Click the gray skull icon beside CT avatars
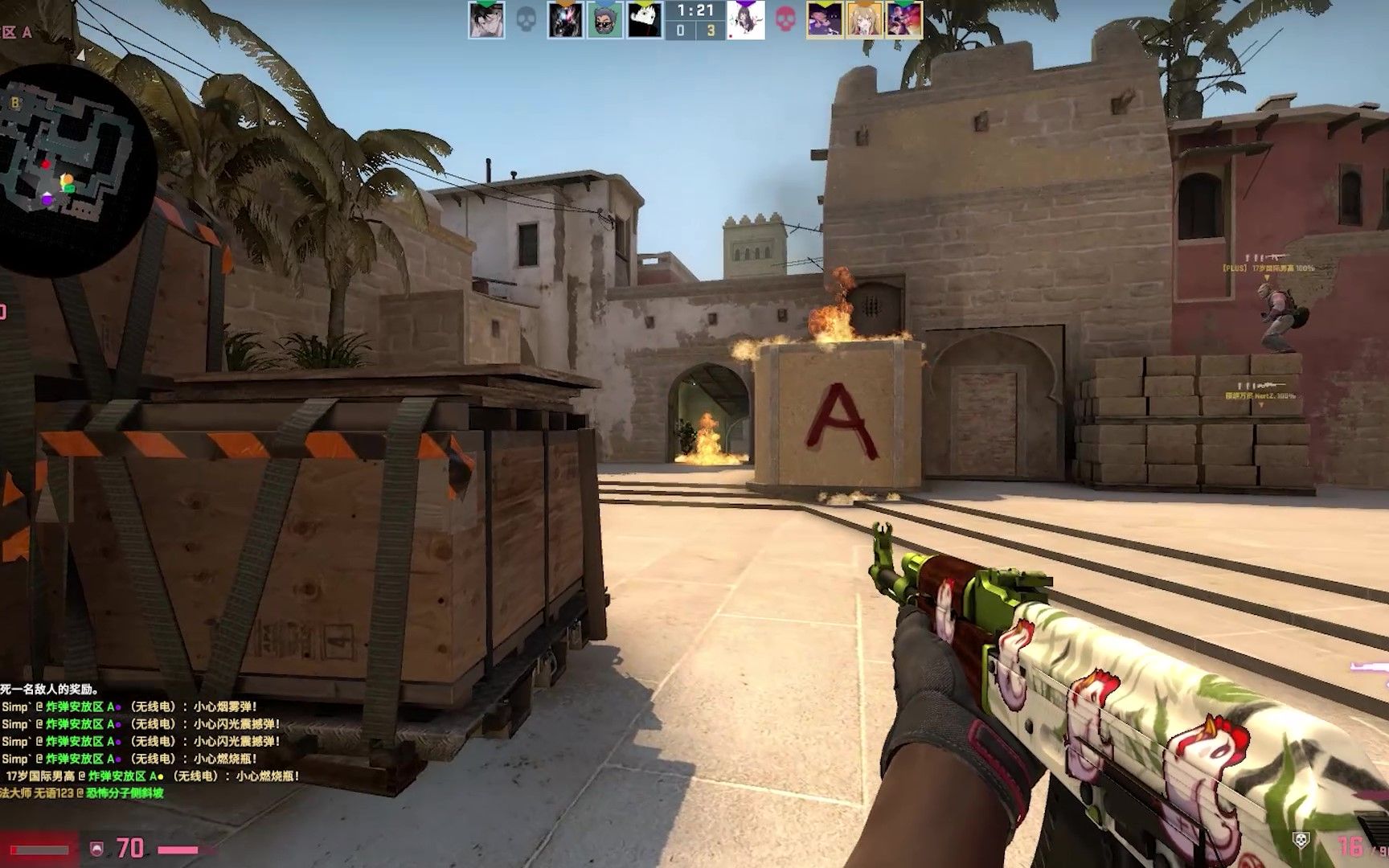1389x868 pixels. pyautogui.click(x=527, y=18)
